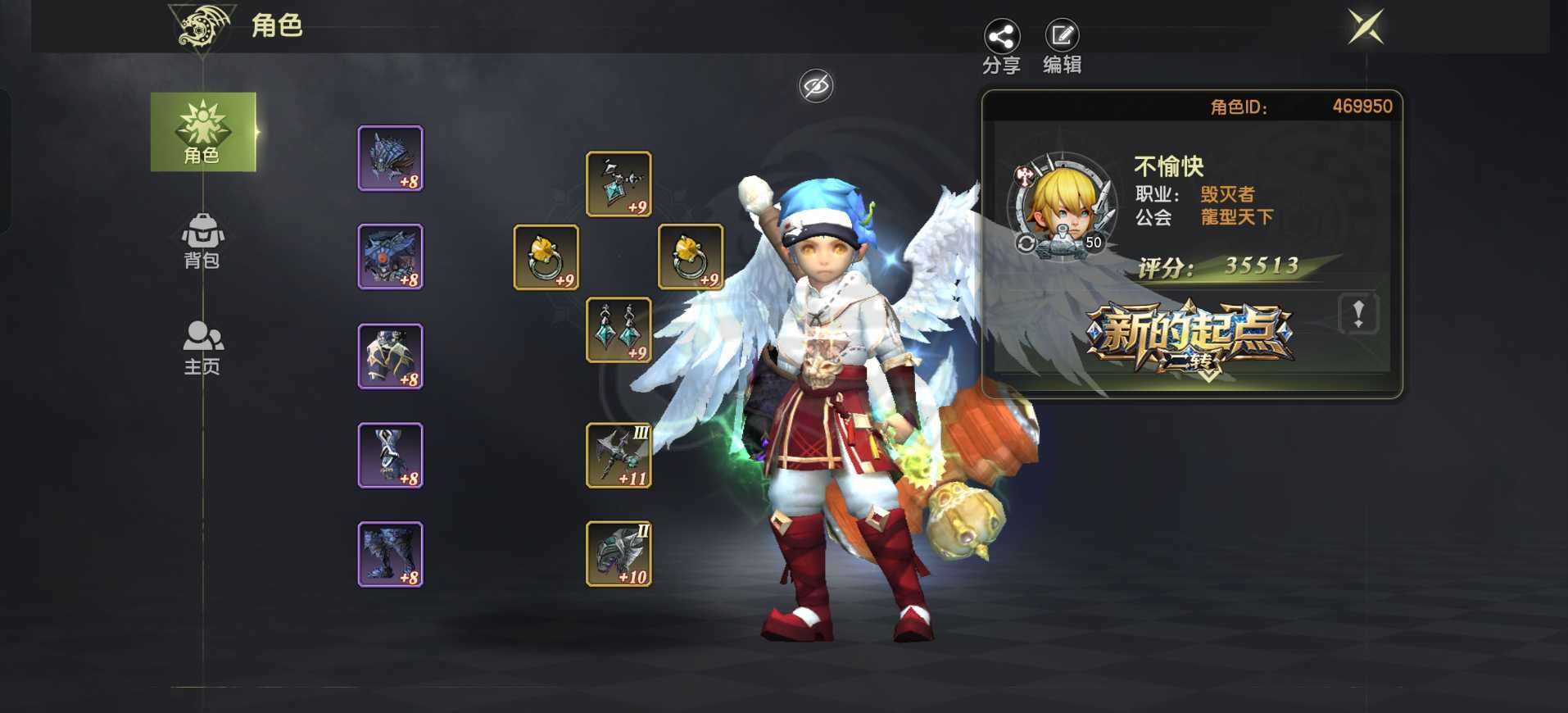Tap the refresh icon on the portrait

point(1026,243)
